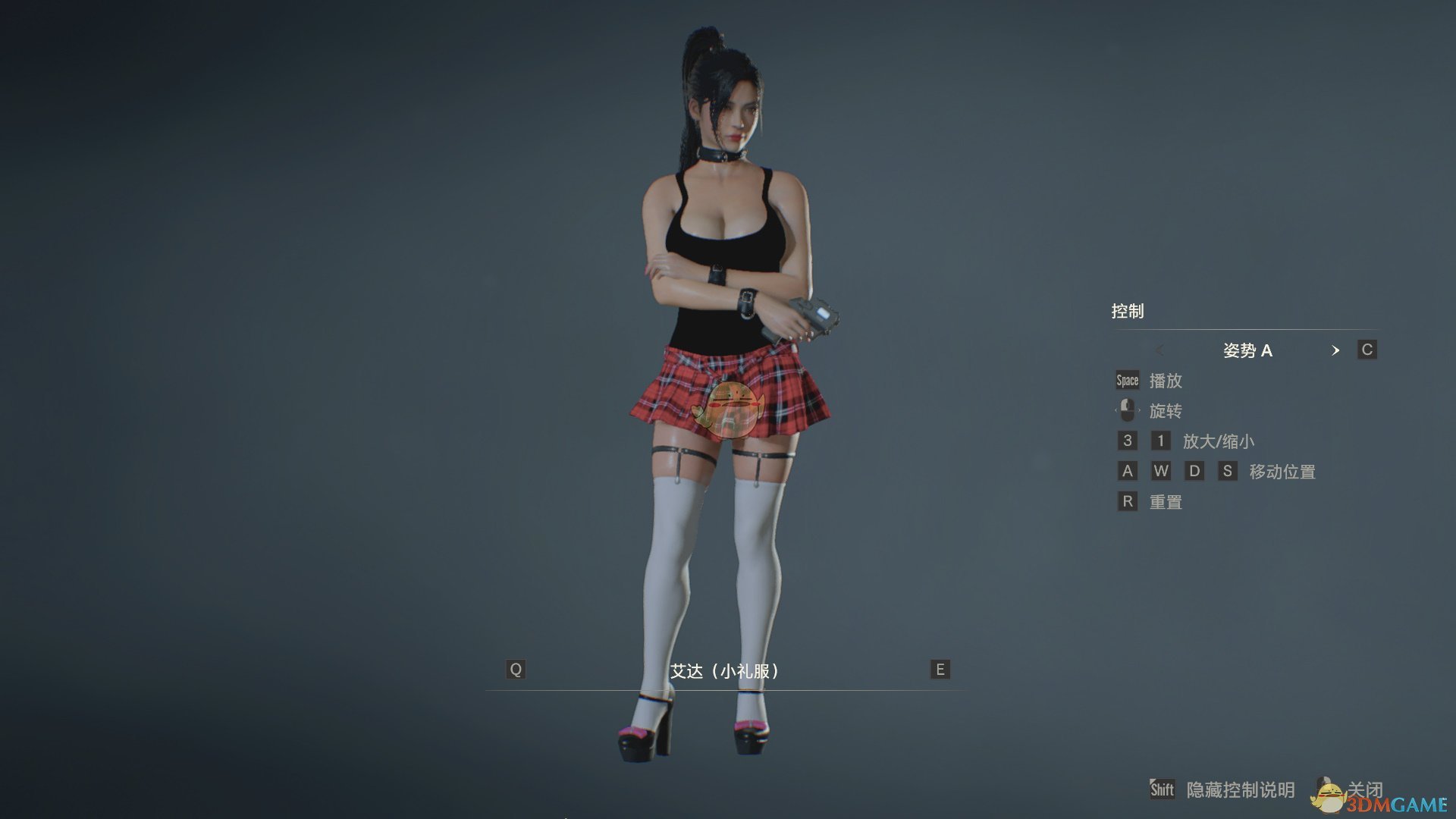The height and width of the screenshot is (819, 1456).
Task: Click the left arrow beside 姿势 A
Action: (1160, 351)
